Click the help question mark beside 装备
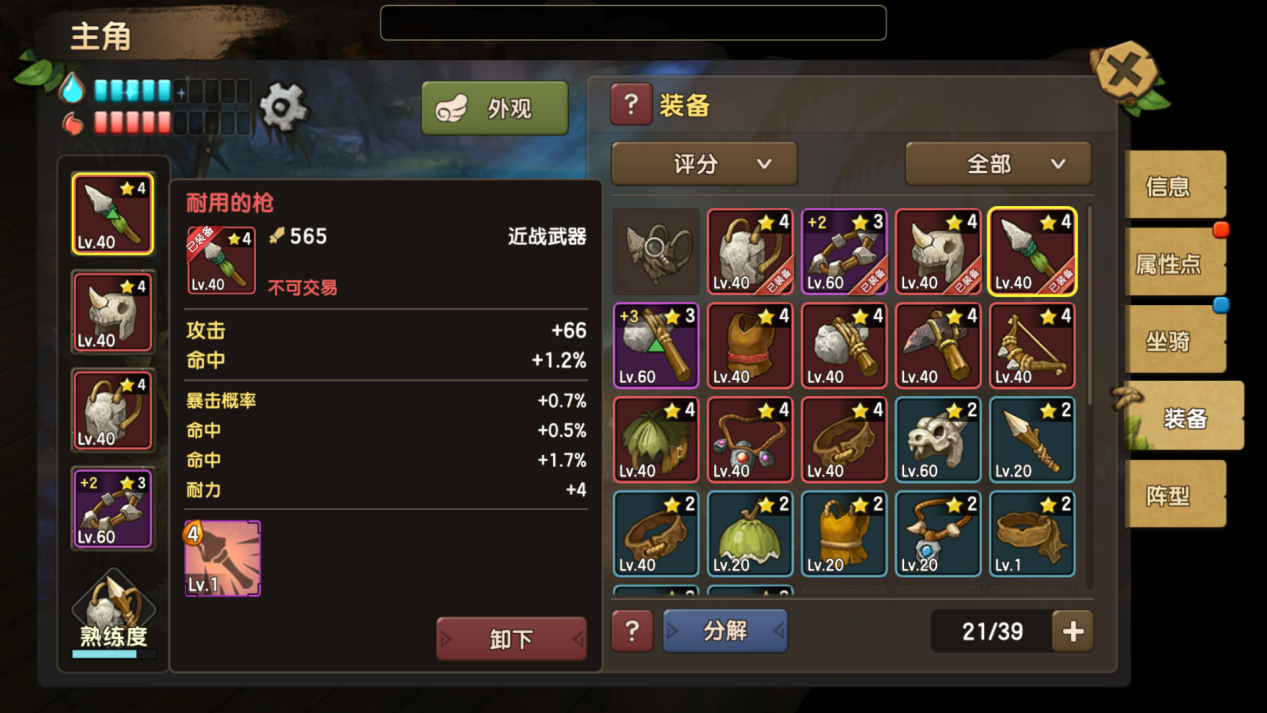The image size is (1267, 713). pyautogui.click(x=631, y=104)
